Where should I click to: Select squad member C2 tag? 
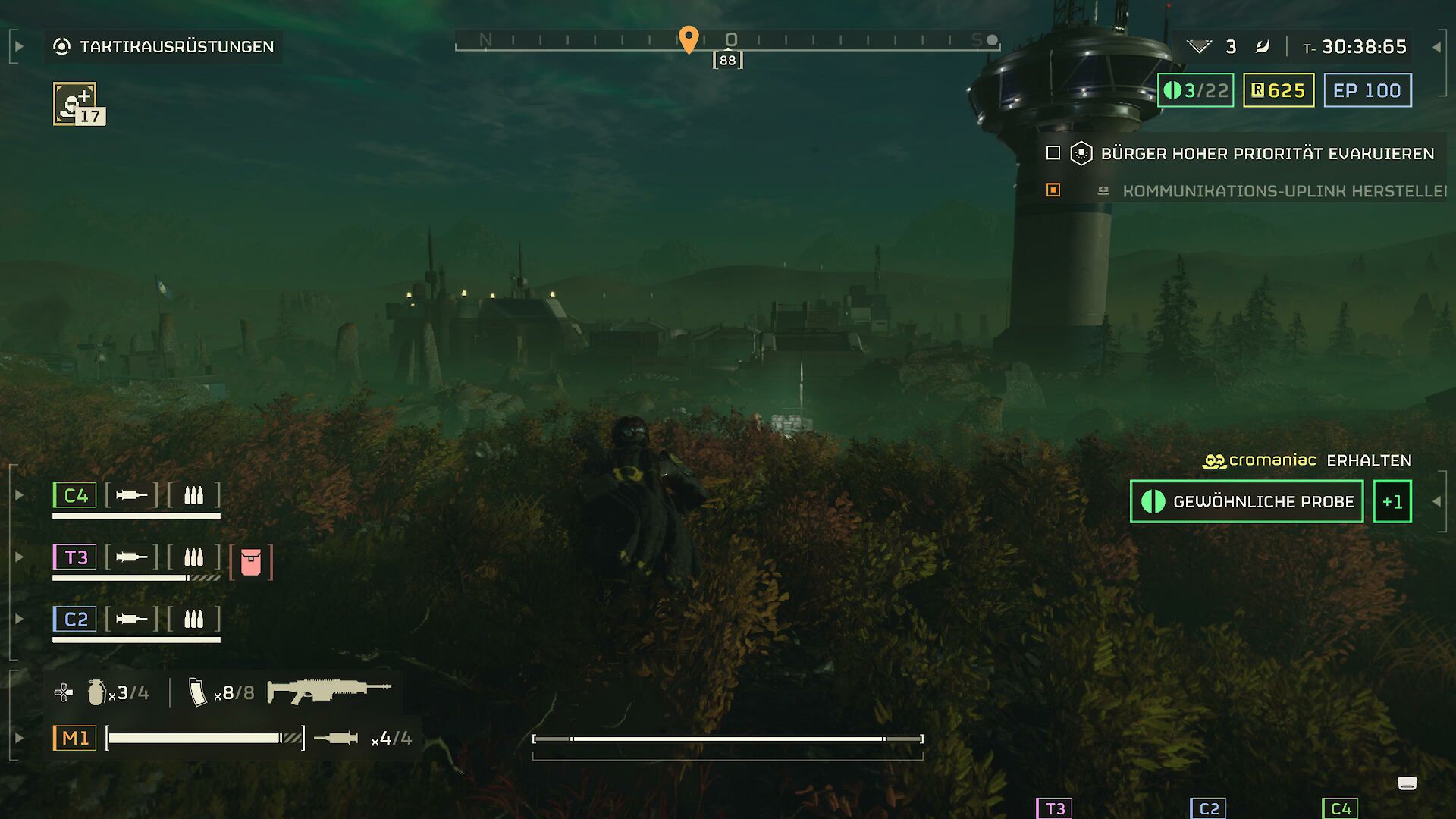pyautogui.click(x=75, y=620)
